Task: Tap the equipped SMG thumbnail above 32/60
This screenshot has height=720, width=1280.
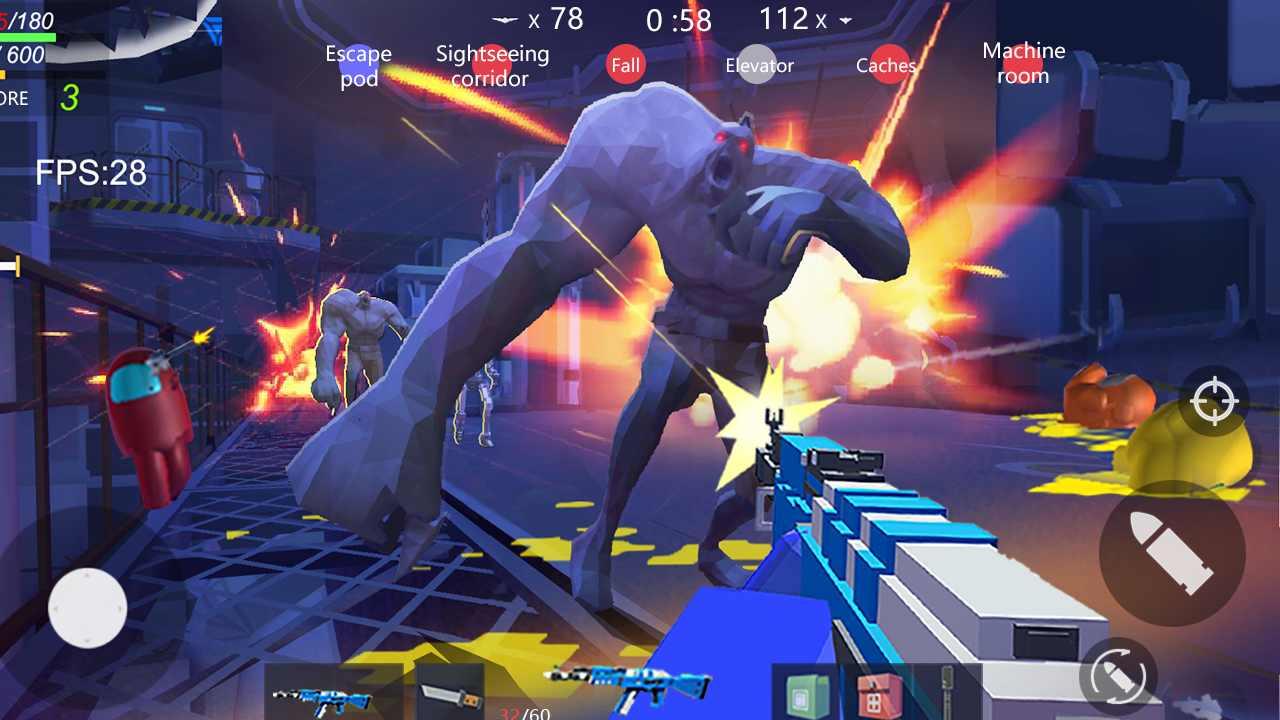Action: coord(630,687)
